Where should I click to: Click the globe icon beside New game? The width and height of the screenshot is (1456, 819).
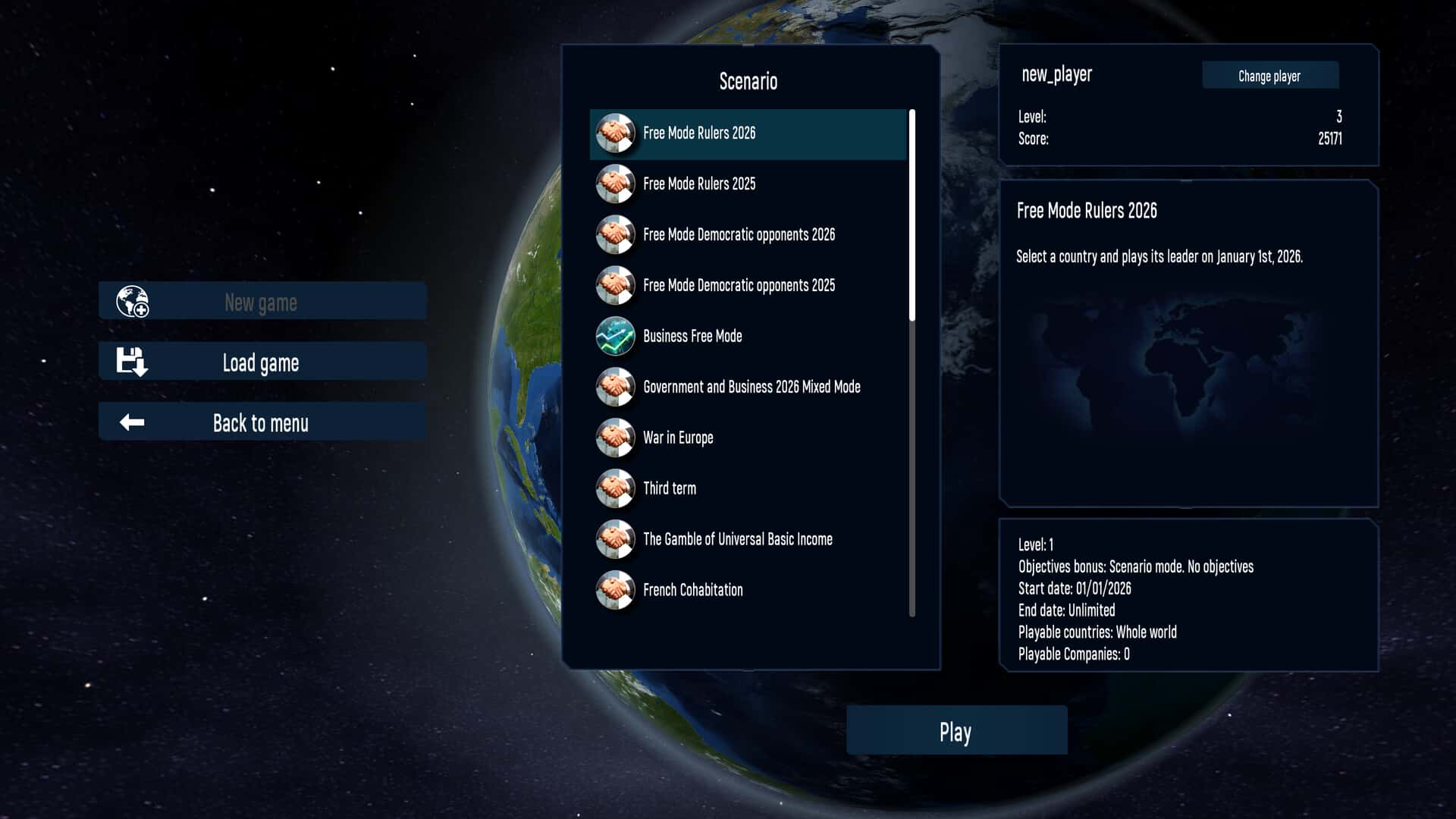click(x=131, y=301)
